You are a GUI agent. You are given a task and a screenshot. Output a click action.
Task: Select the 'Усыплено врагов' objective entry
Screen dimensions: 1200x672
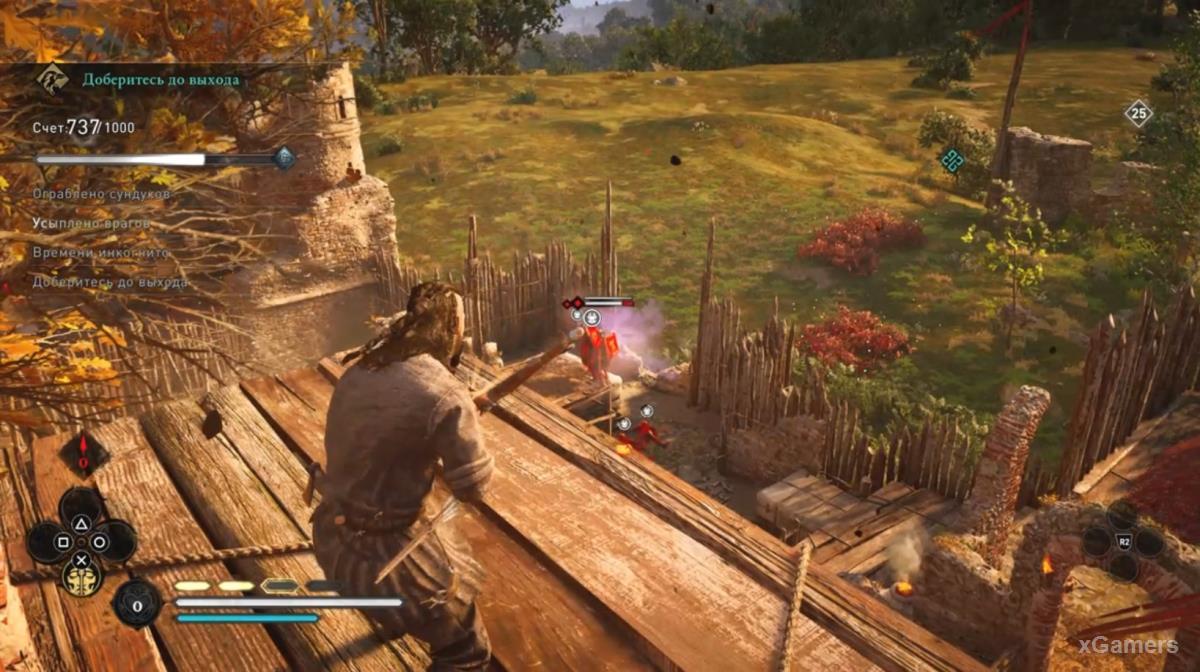[x=90, y=222]
